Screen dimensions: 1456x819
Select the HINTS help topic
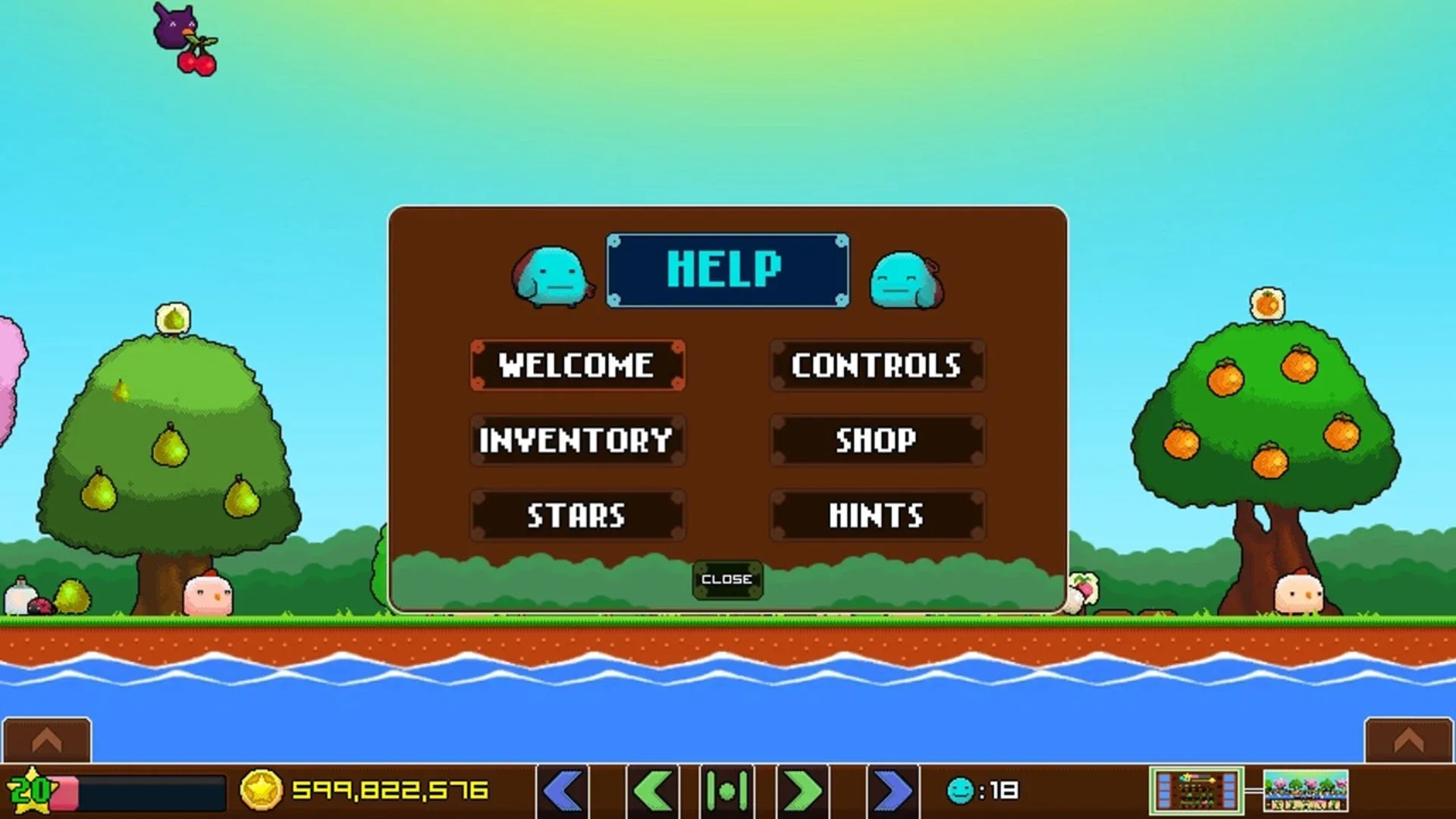point(877,516)
